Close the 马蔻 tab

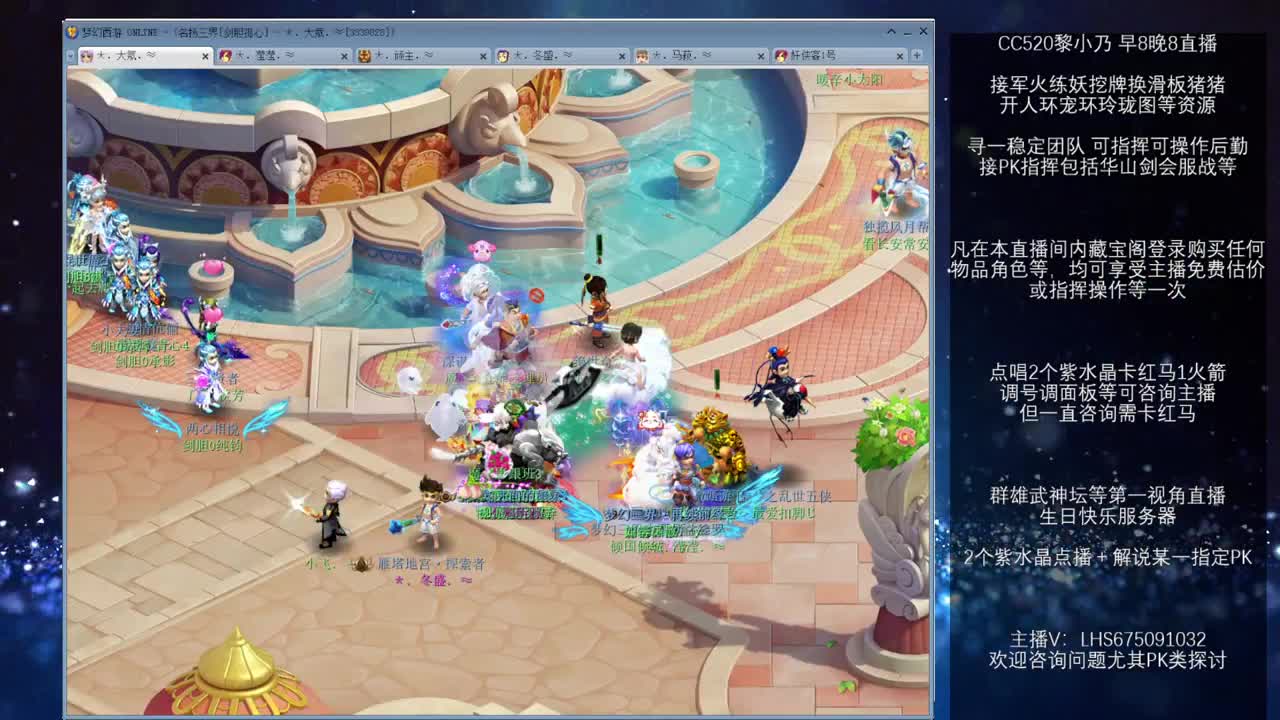(762, 53)
